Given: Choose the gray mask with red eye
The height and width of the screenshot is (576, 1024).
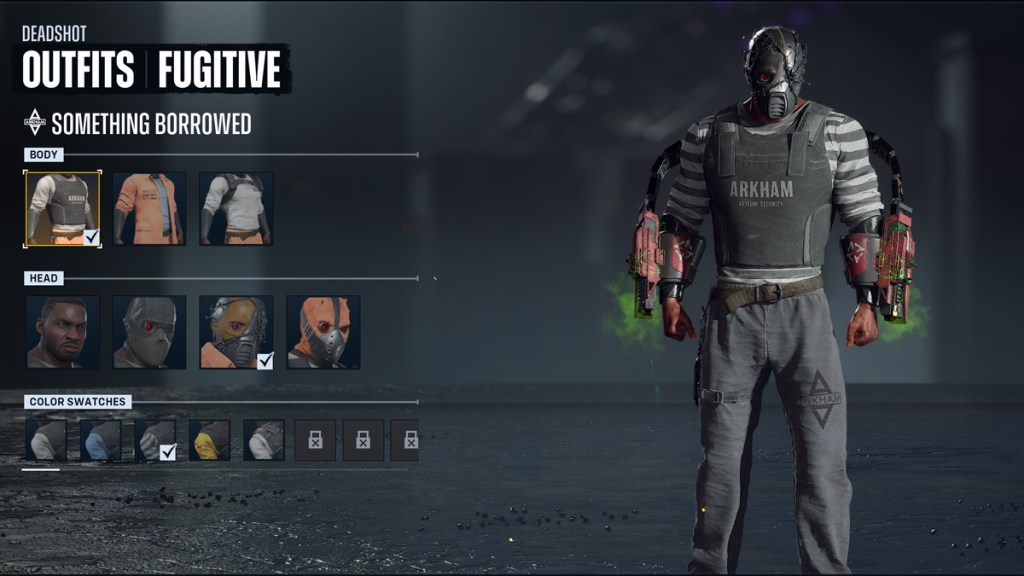Looking at the screenshot, I should pyautogui.click(x=149, y=332).
